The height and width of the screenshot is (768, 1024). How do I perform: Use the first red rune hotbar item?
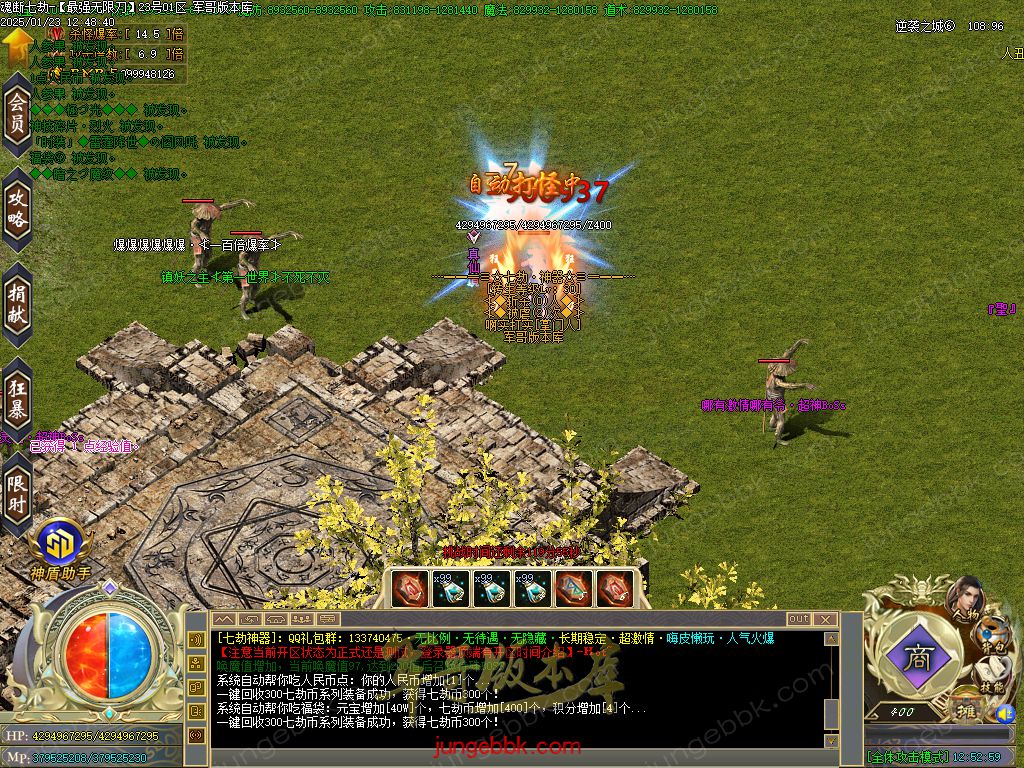(x=410, y=588)
